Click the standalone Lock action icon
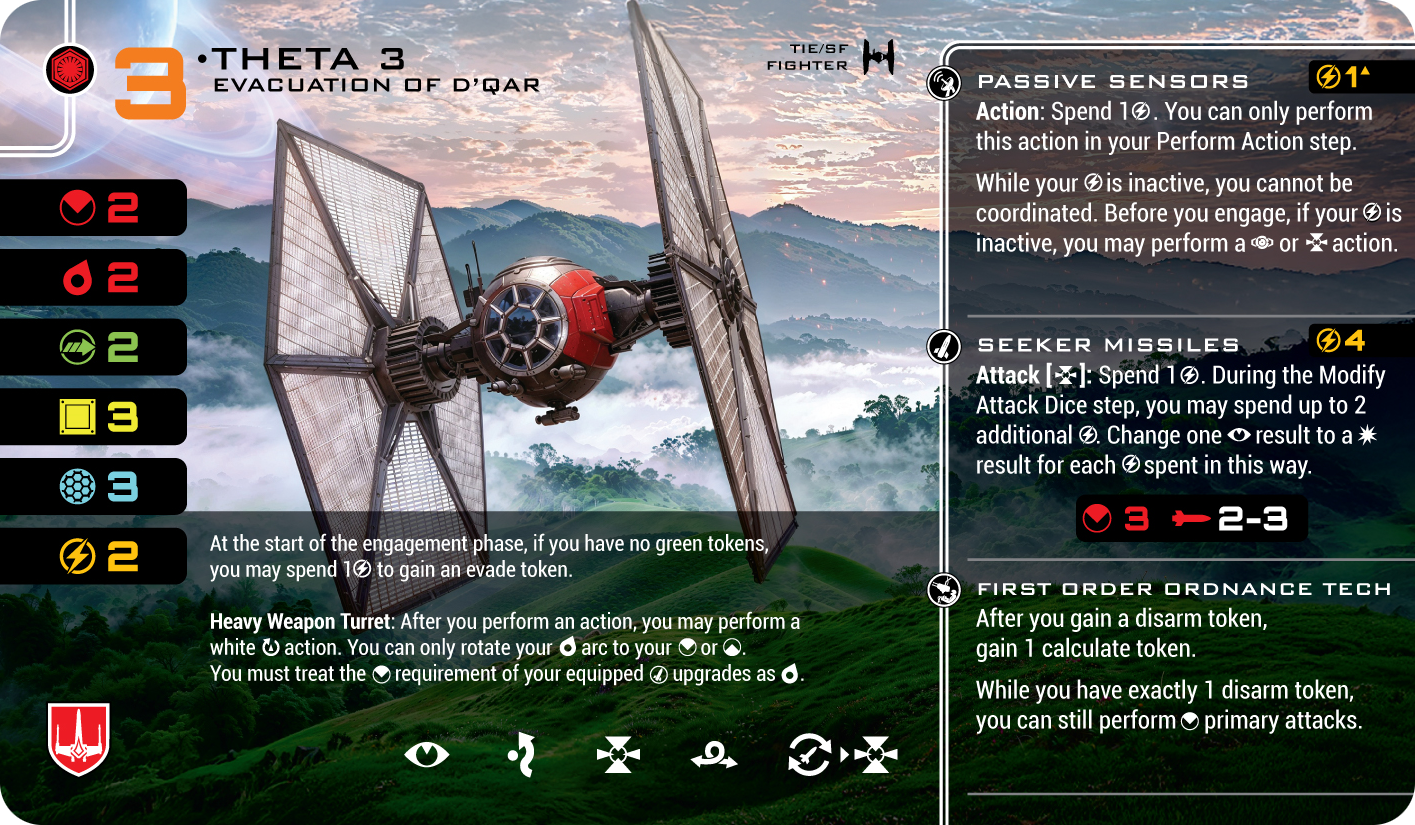Image resolution: width=1415 pixels, height=825 pixels. click(x=617, y=755)
